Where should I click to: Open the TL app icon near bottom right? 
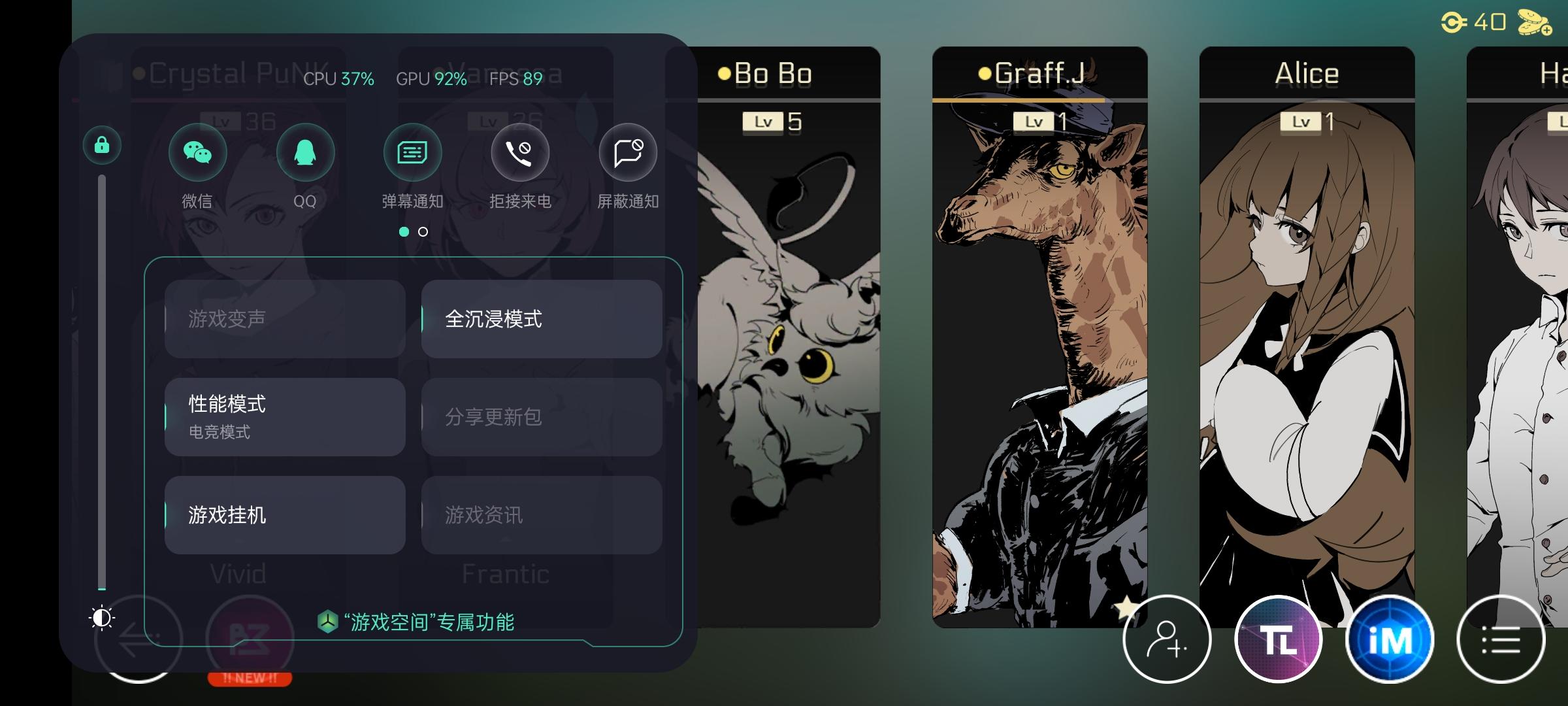(x=1279, y=639)
